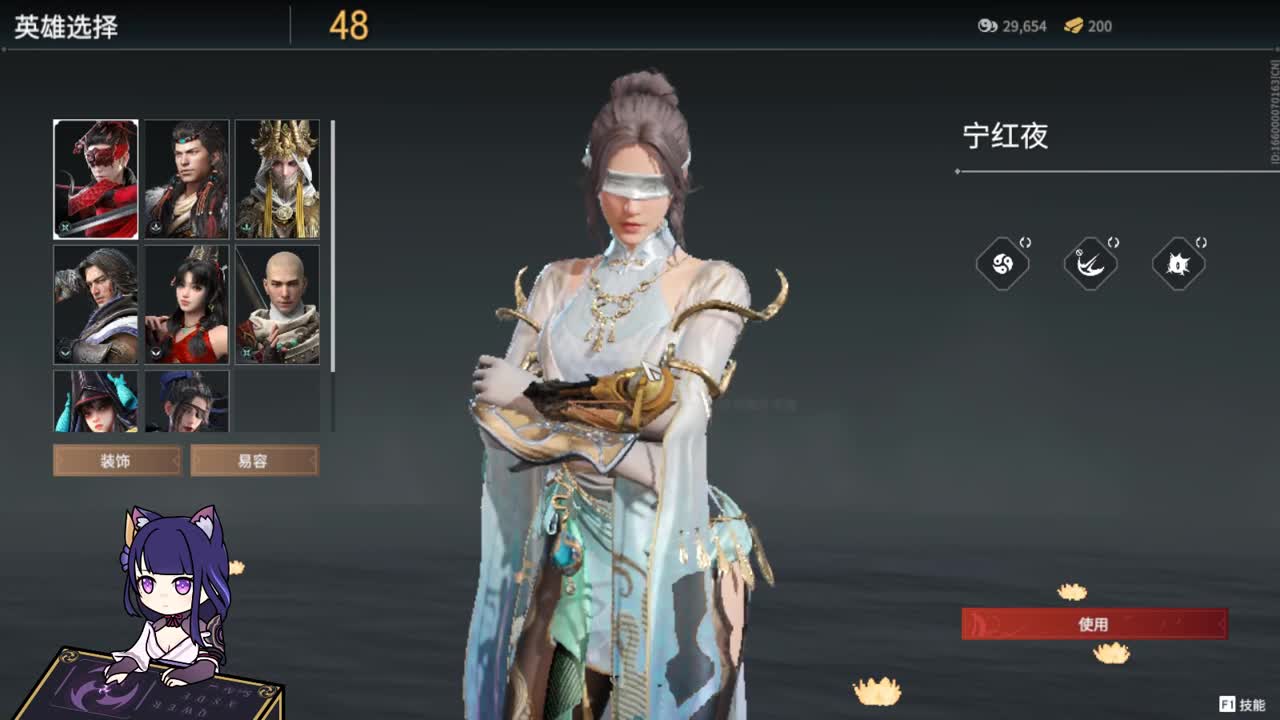Screen dimensions: 1280x720
Task: Select the anchor-shaped second skill icon
Action: pyautogui.click(x=1090, y=263)
